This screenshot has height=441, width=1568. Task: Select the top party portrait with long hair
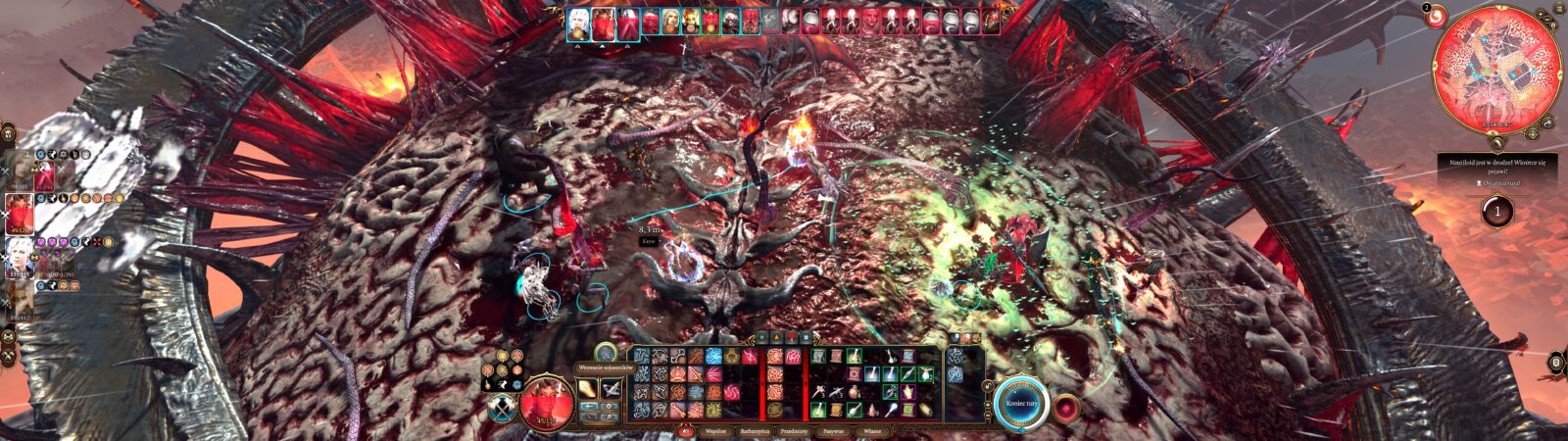(22, 169)
